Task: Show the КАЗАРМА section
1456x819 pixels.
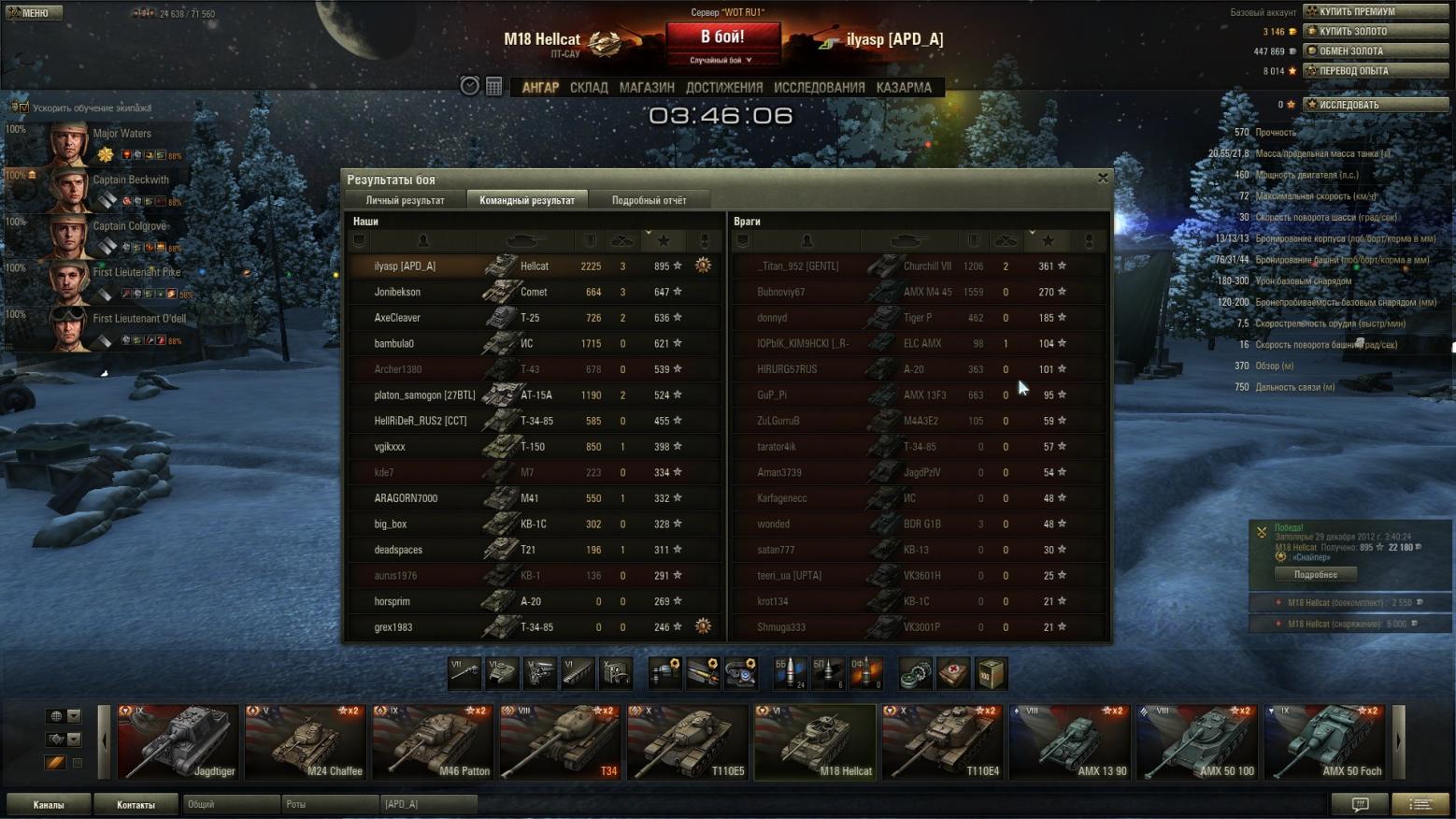Action: coord(904,88)
